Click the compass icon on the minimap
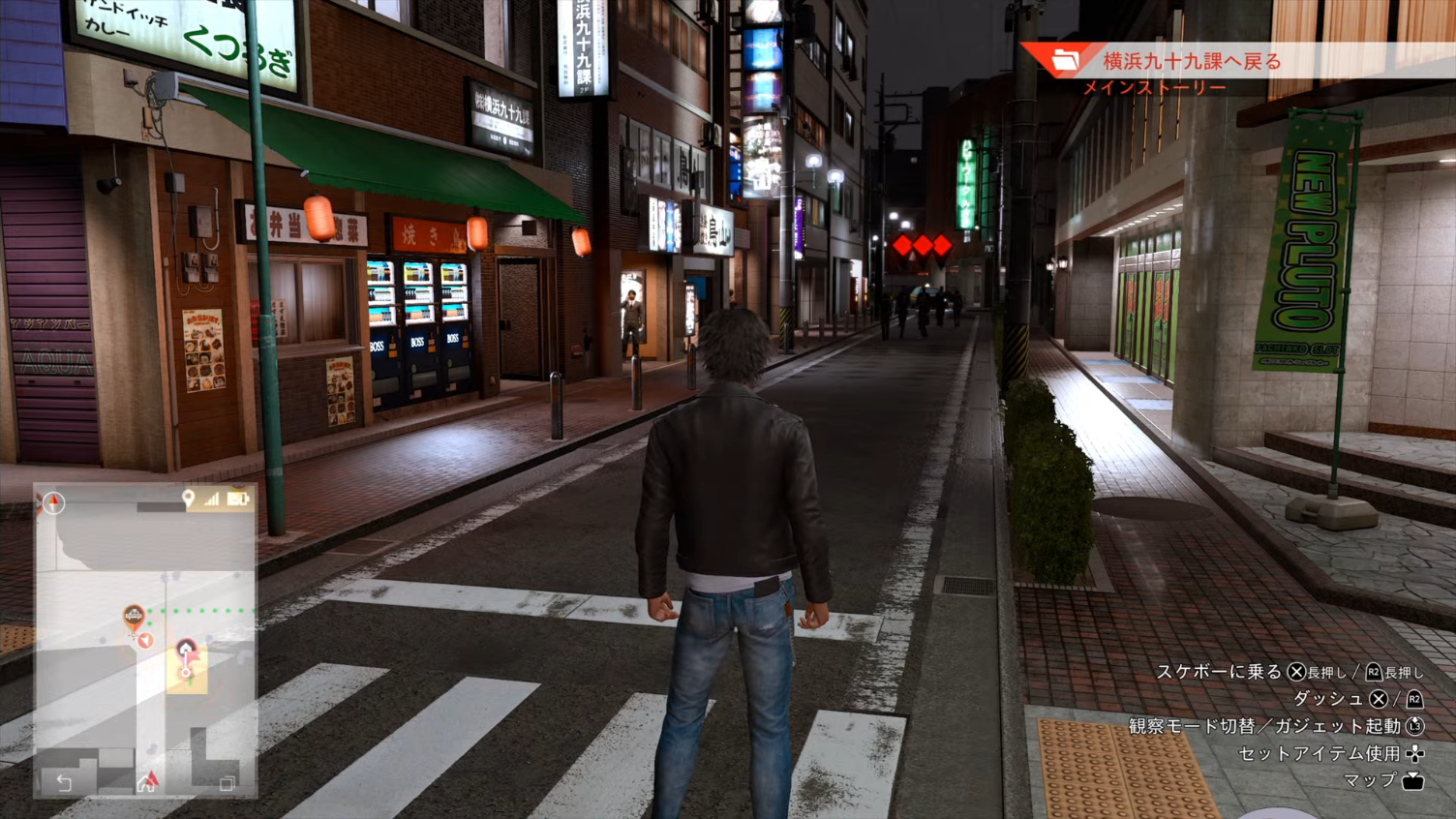1456x819 pixels. [x=53, y=501]
